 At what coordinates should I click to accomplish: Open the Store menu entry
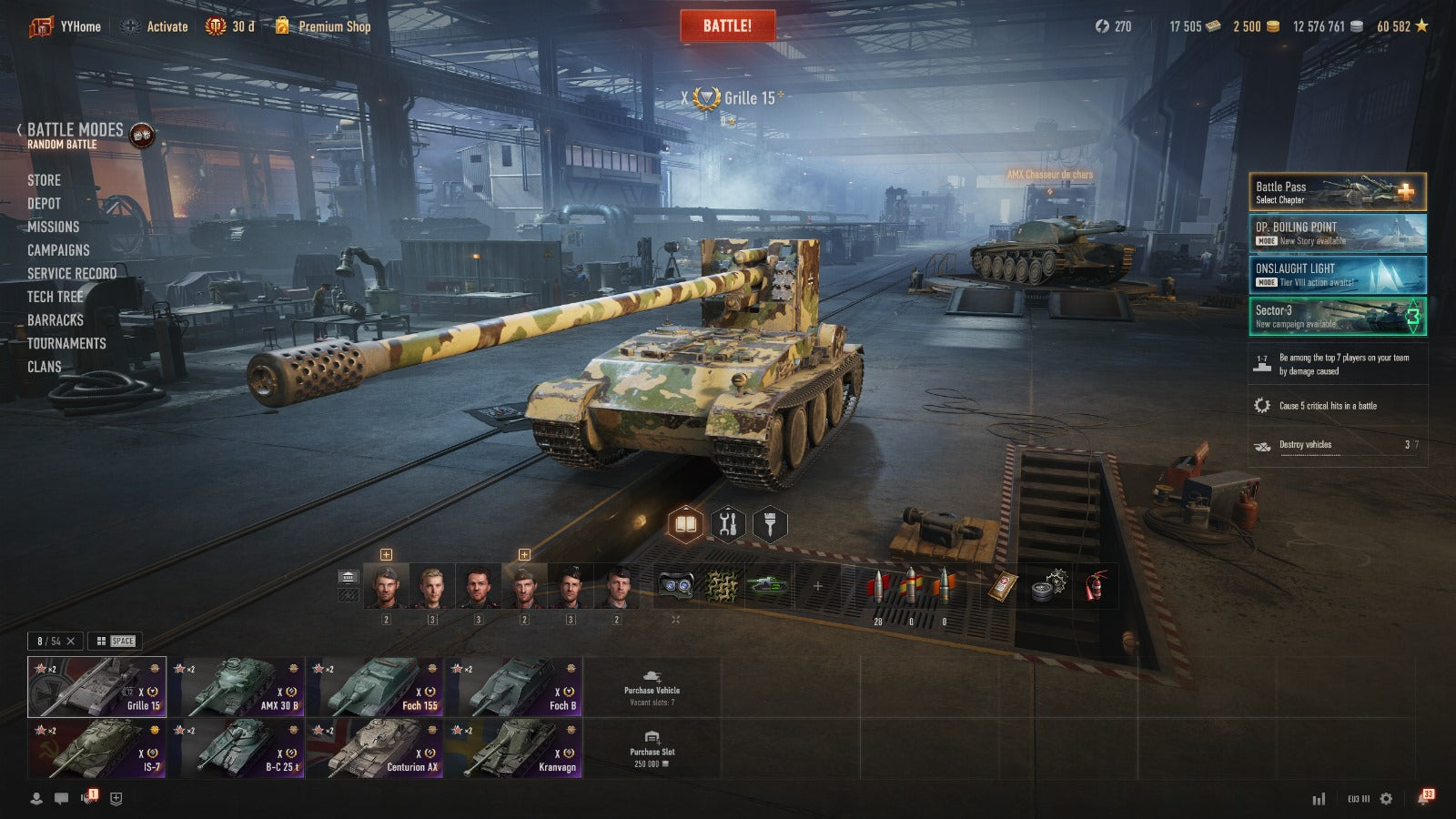(x=44, y=180)
